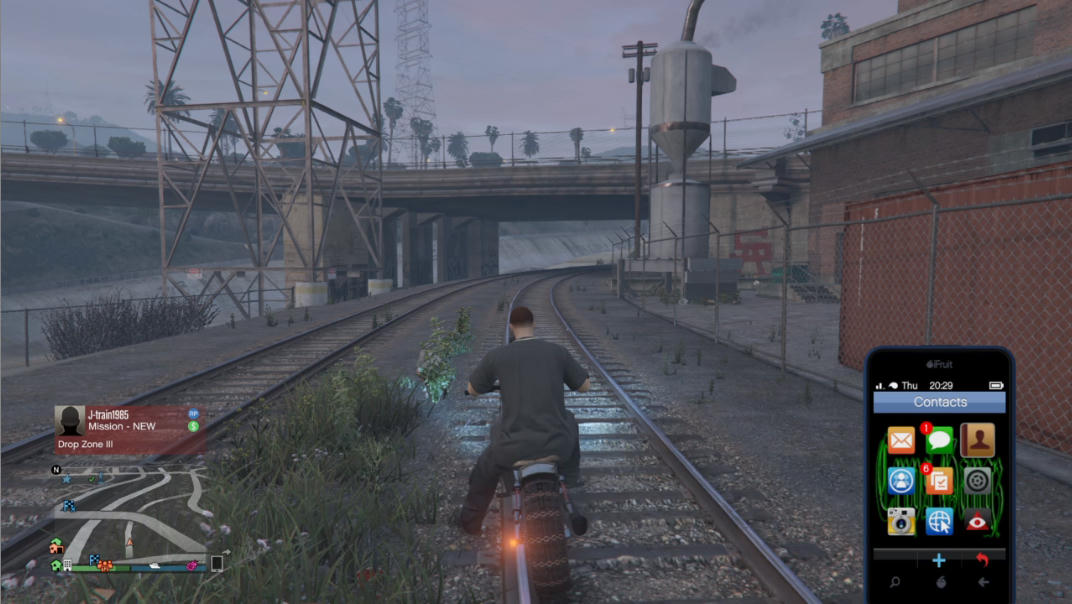Tap the red back arrow soft key
Image resolution: width=1072 pixels, height=604 pixels.
(x=982, y=561)
